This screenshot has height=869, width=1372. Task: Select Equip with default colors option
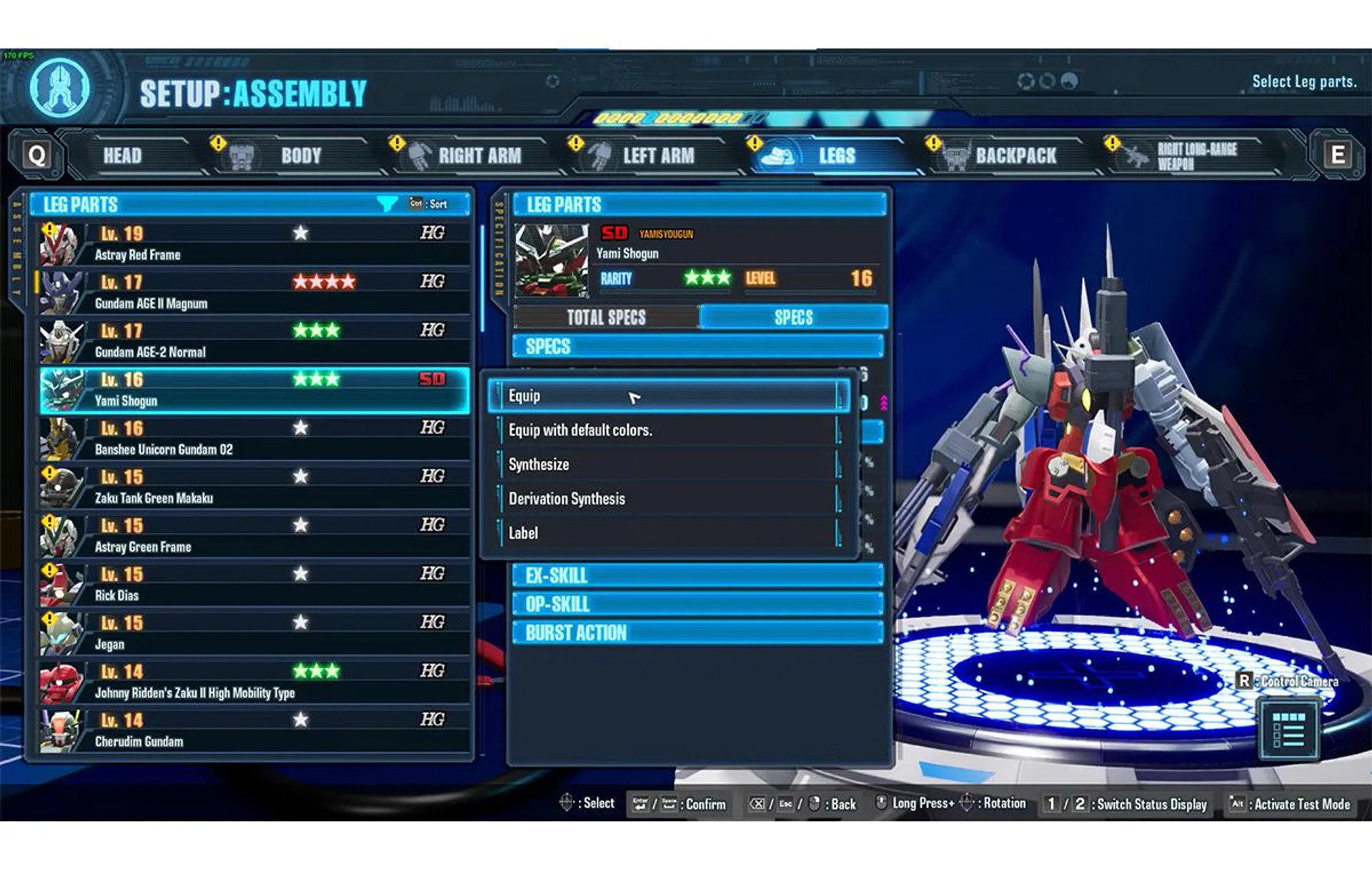pyautogui.click(x=668, y=430)
